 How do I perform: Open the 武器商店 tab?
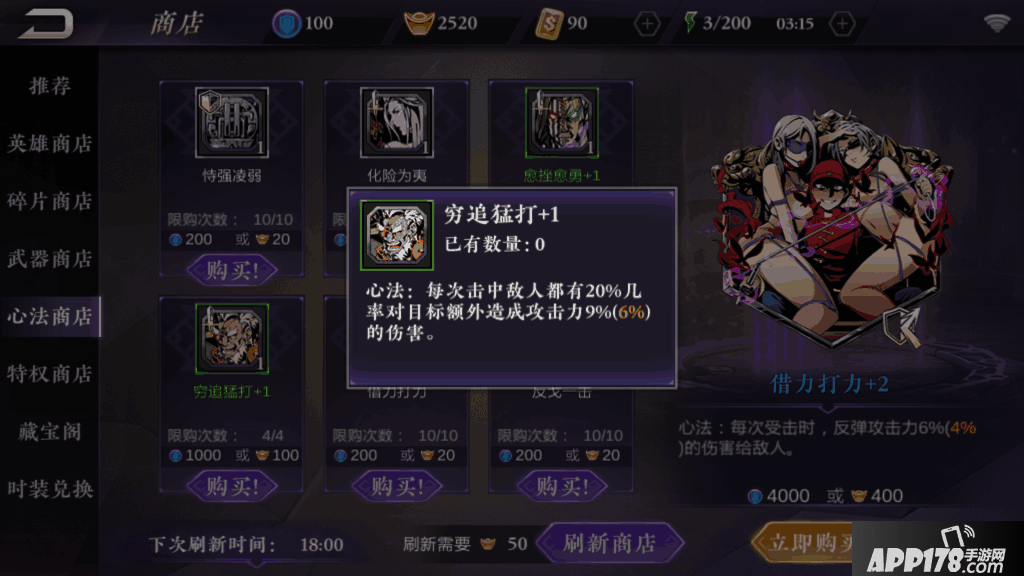pos(50,259)
